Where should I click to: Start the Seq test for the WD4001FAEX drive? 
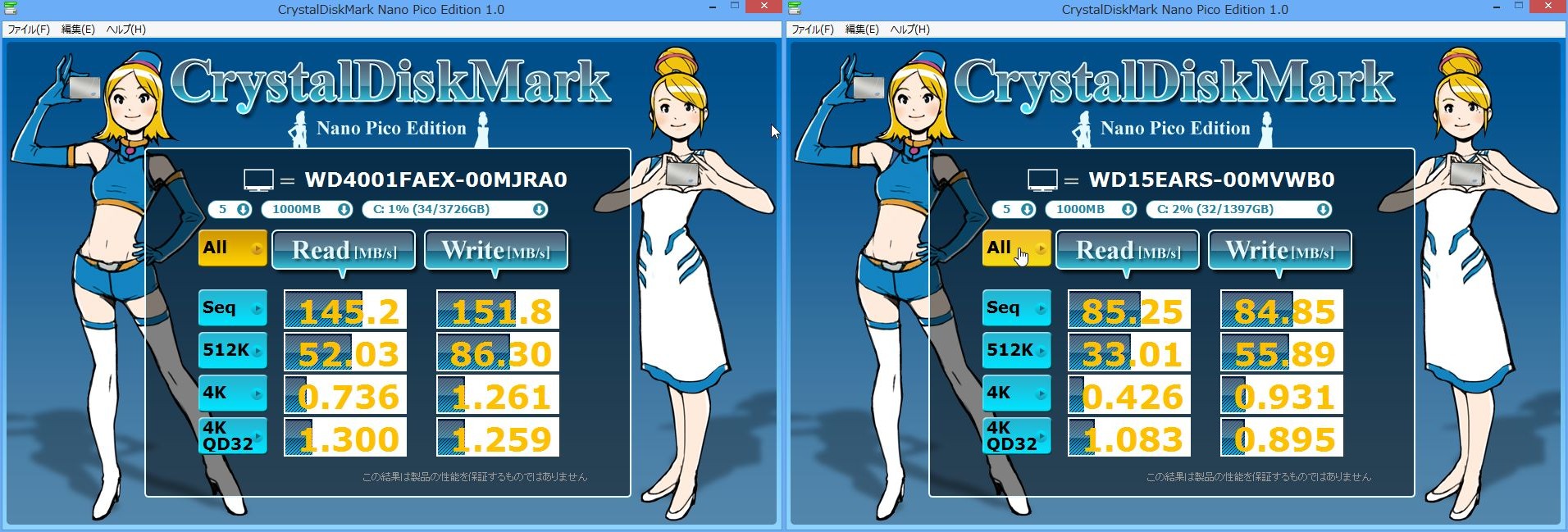[233, 308]
